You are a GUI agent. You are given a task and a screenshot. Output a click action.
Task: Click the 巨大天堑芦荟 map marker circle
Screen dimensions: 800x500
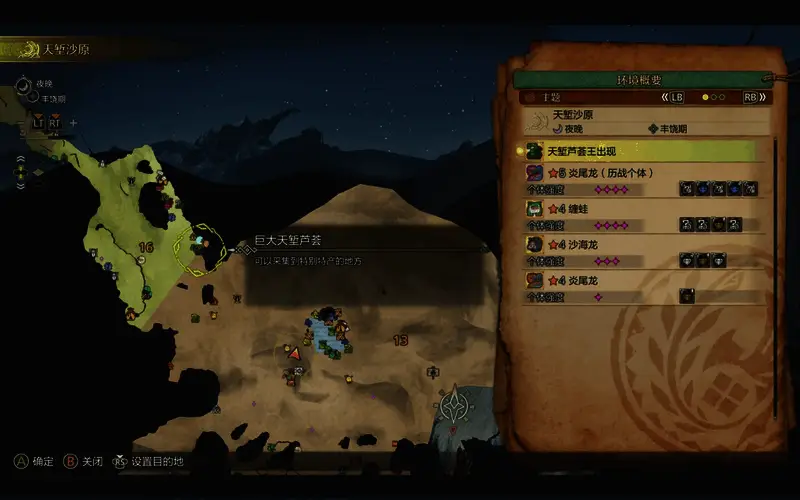[201, 244]
